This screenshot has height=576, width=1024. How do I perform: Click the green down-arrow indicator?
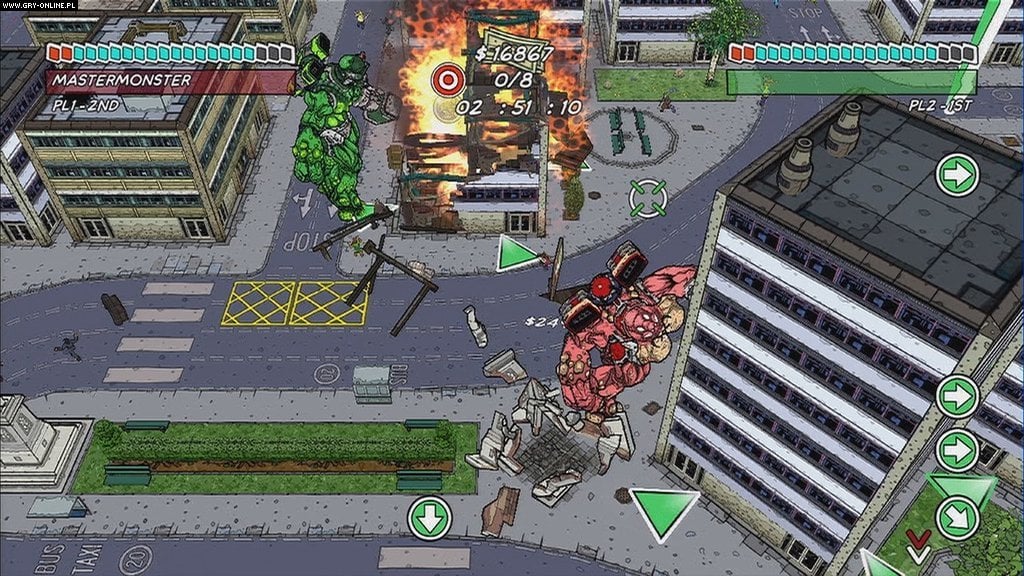pyautogui.click(x=430, y=517)
